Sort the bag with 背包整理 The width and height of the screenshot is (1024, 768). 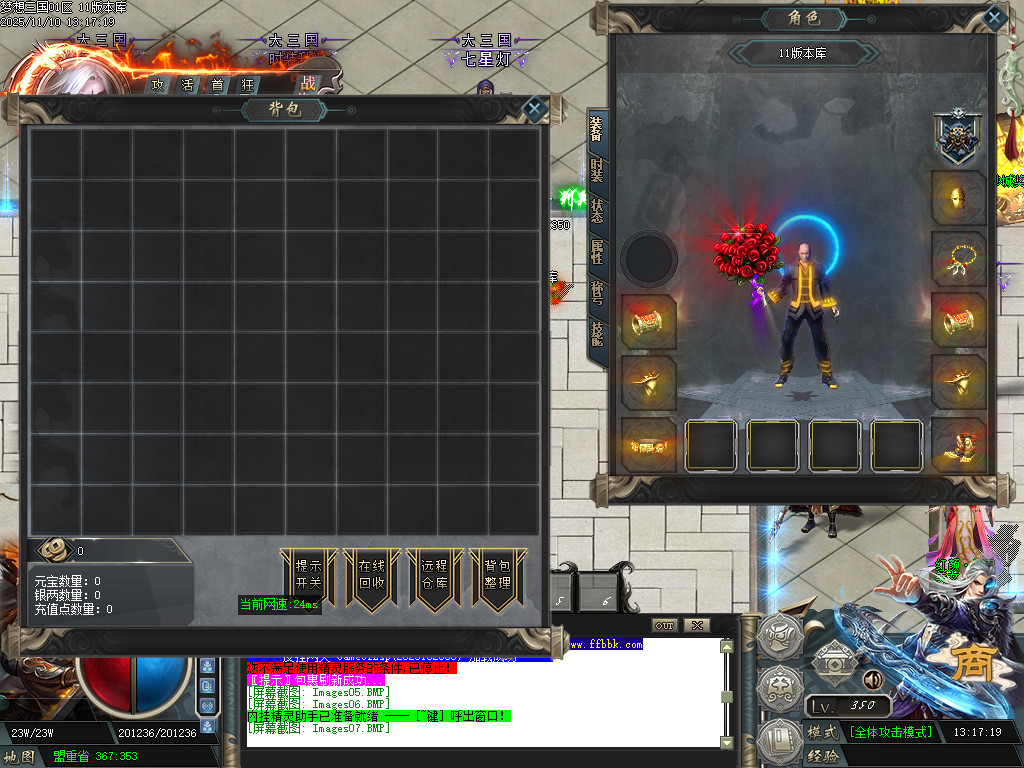497,575
